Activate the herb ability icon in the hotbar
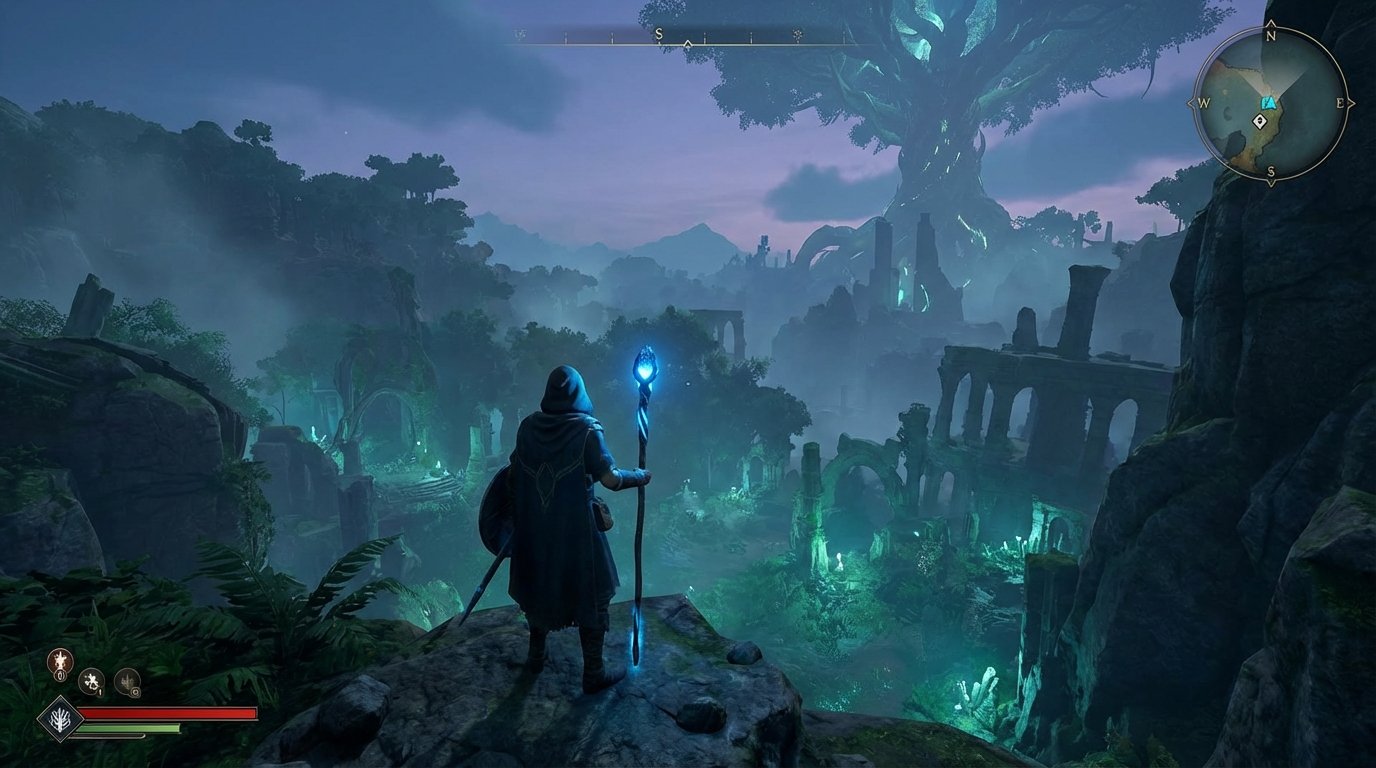Image resolution: width=1376 pixels, height=768 pixels. pyautogui.click(x=91, y=682)
